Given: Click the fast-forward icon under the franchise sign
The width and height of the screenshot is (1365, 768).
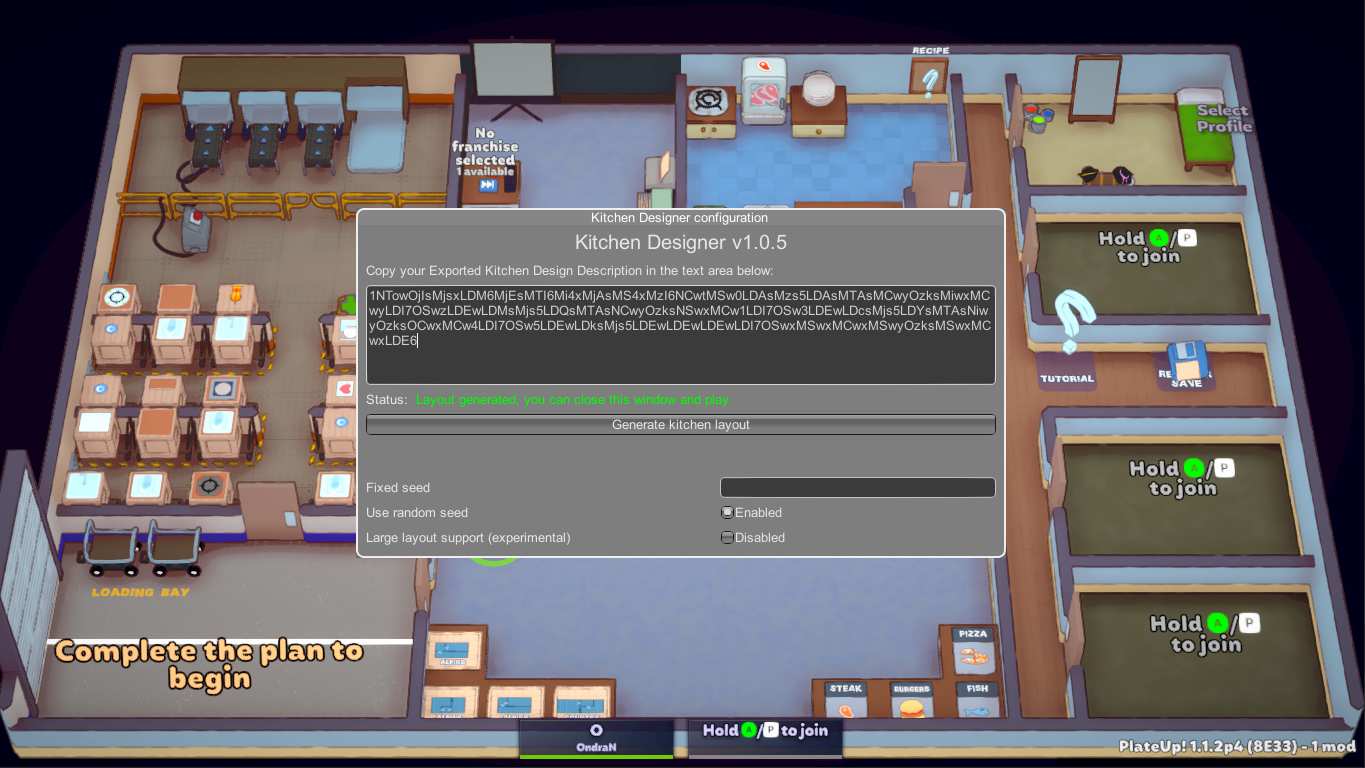Looking at the screenshot, I should pos(487,184).
